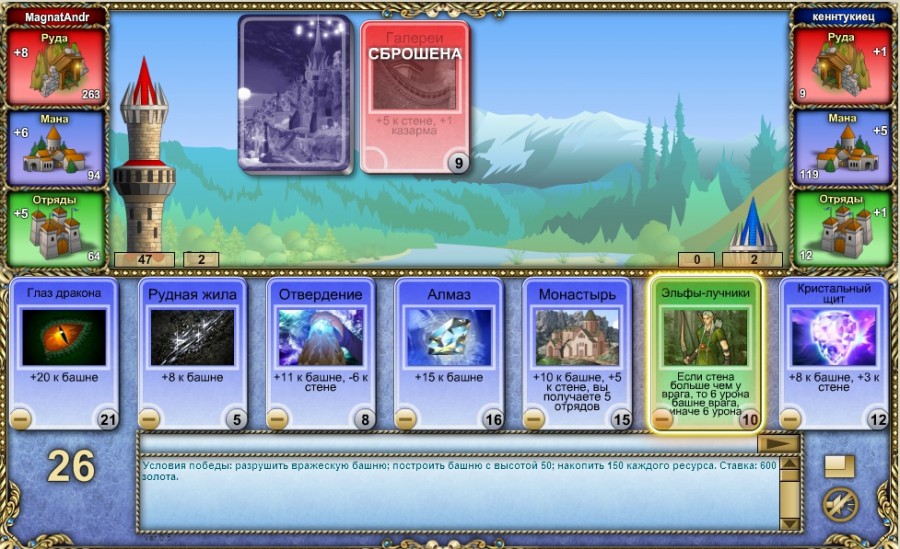The image size is (900, 549).
Task: Send chat message with arrow button
Action: pos(776,443)
